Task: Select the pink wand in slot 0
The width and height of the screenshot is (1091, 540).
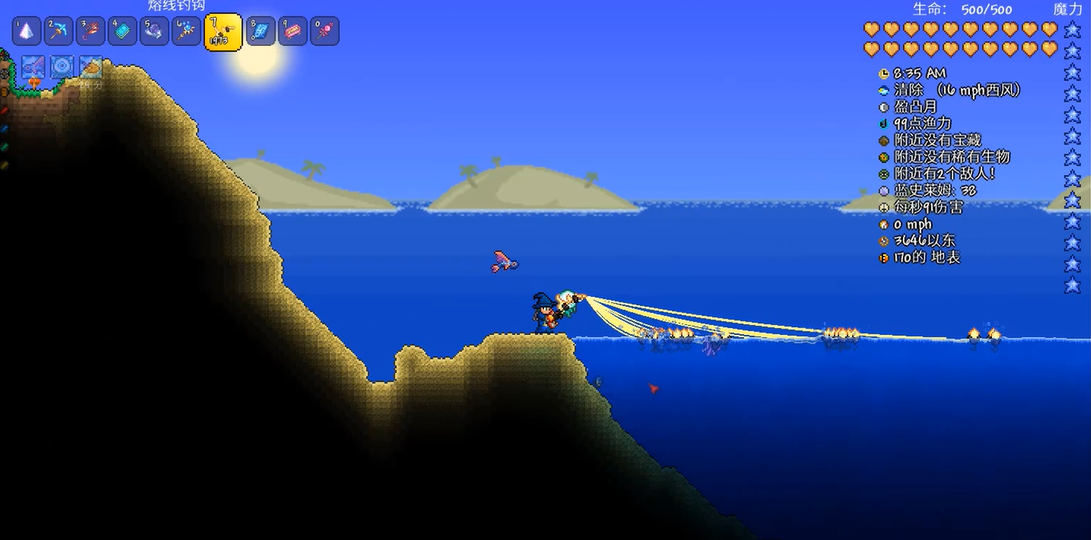Action: 324,31
